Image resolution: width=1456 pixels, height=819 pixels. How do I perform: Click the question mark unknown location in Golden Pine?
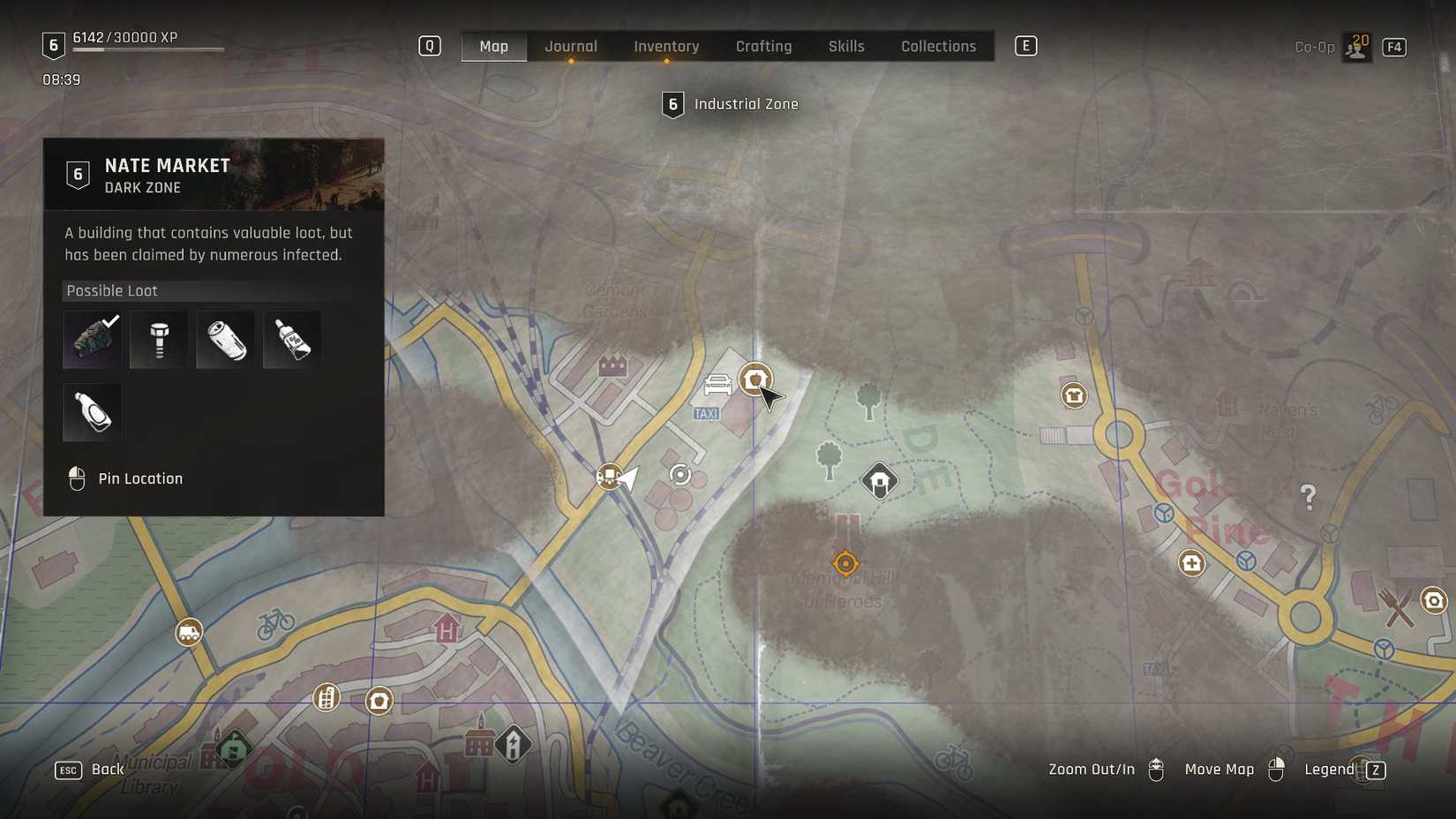click(x=1310, y=497)
